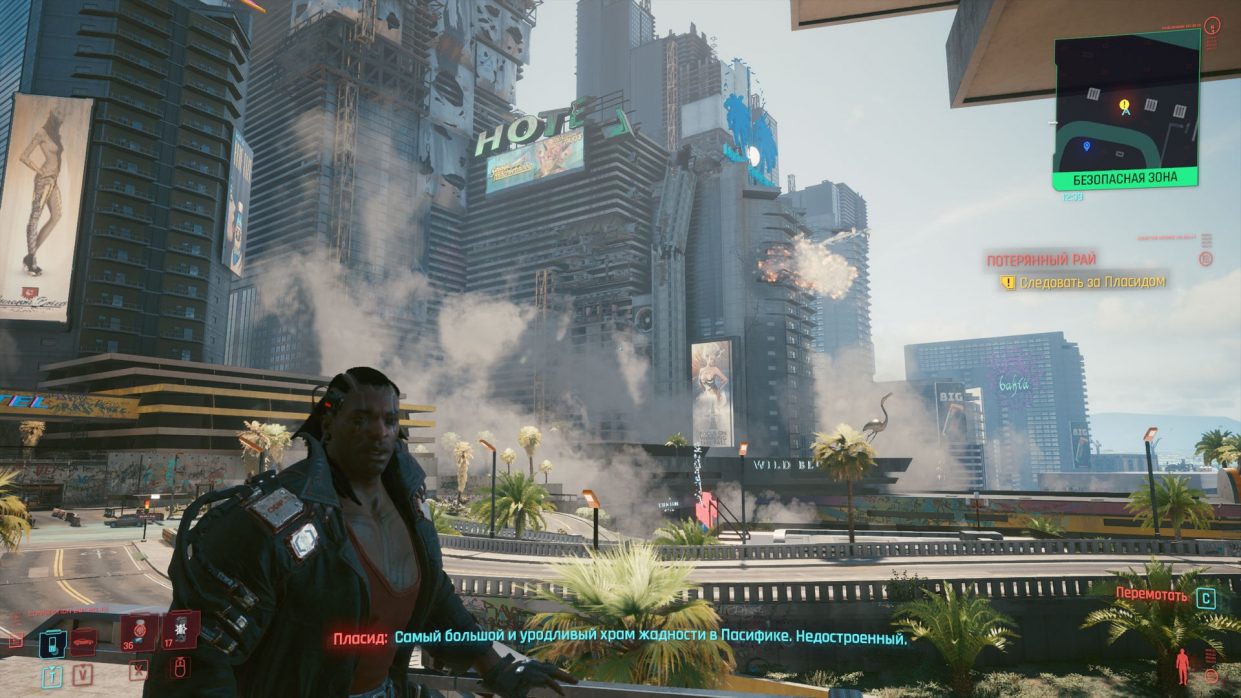Click the 'Перемотать' skip dialogue label
The width and height of the screenshot is (1241, 698).
(1151, 596)
